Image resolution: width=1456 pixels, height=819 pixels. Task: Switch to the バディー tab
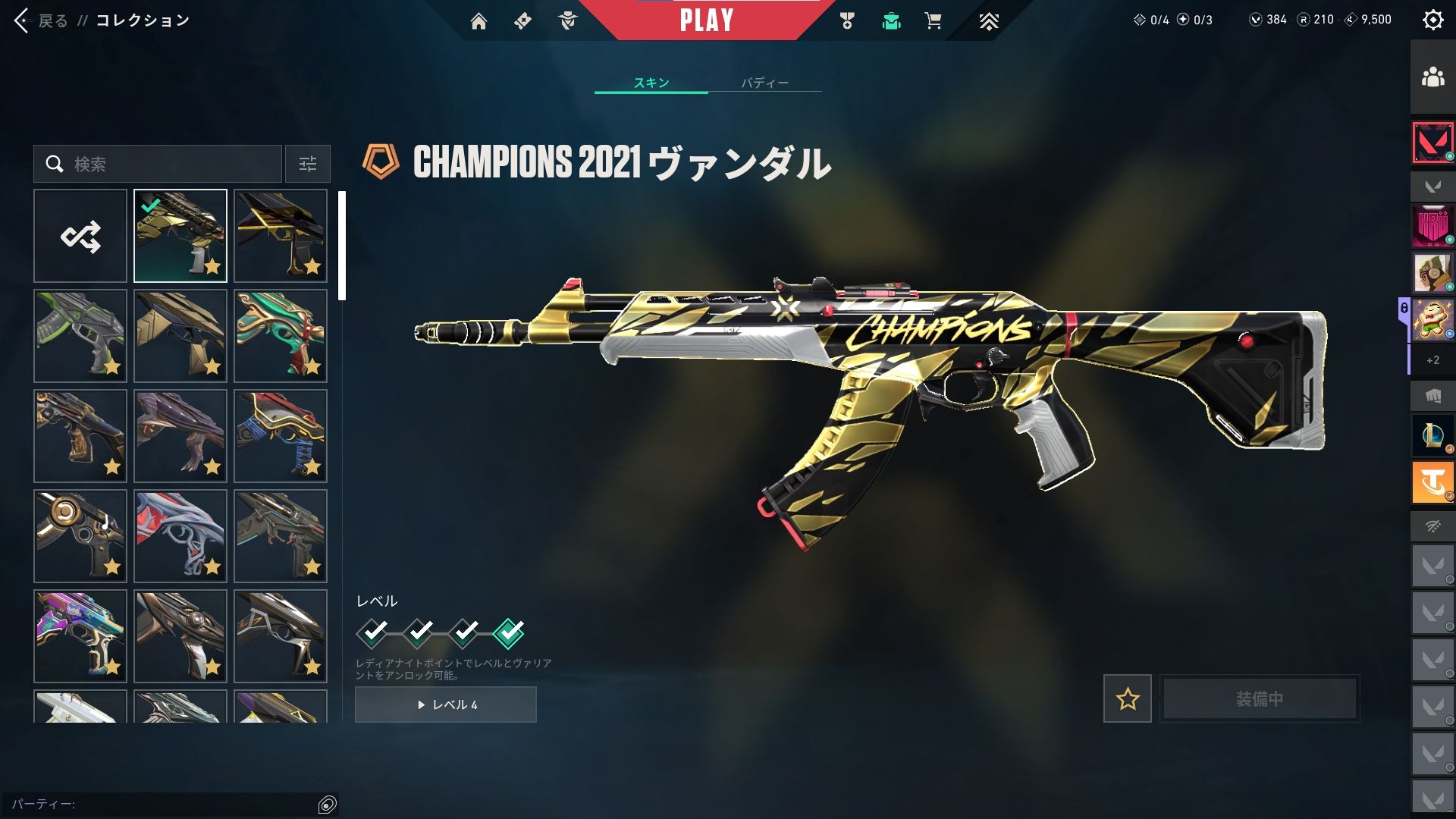point(764,83)
